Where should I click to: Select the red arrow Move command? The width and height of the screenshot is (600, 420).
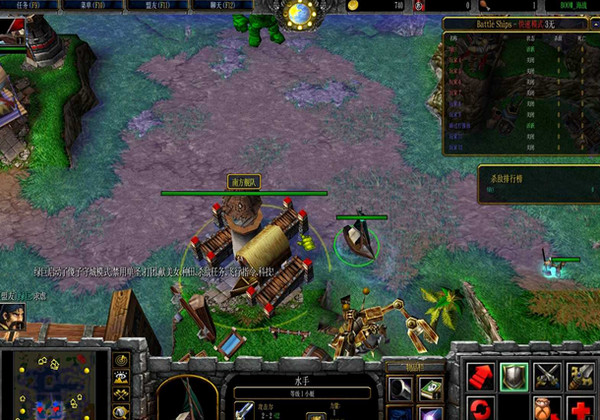click(x=479, y=375)
